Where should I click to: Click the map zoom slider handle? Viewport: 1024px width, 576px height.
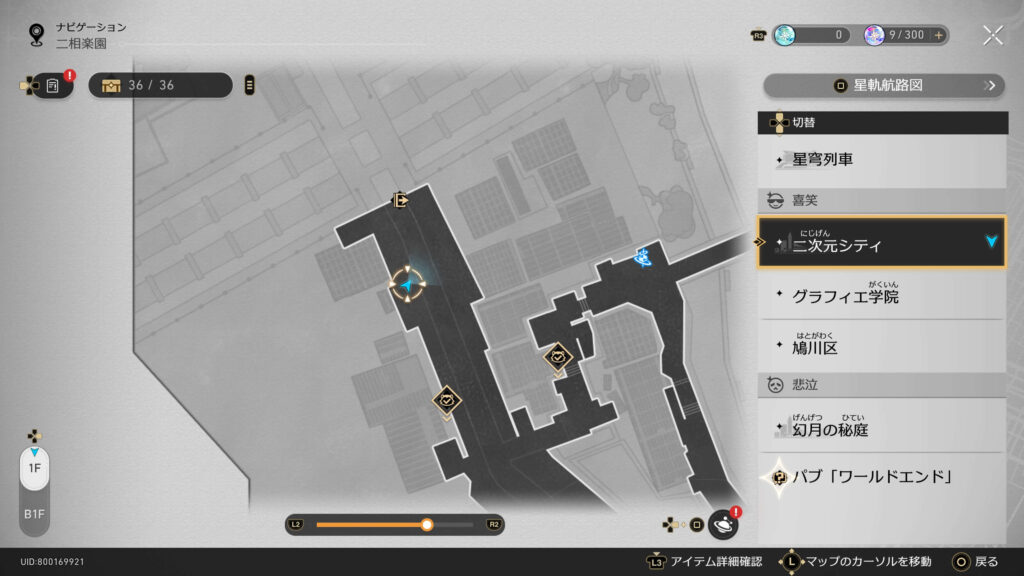pyautogui.click(x=427, y=524)
